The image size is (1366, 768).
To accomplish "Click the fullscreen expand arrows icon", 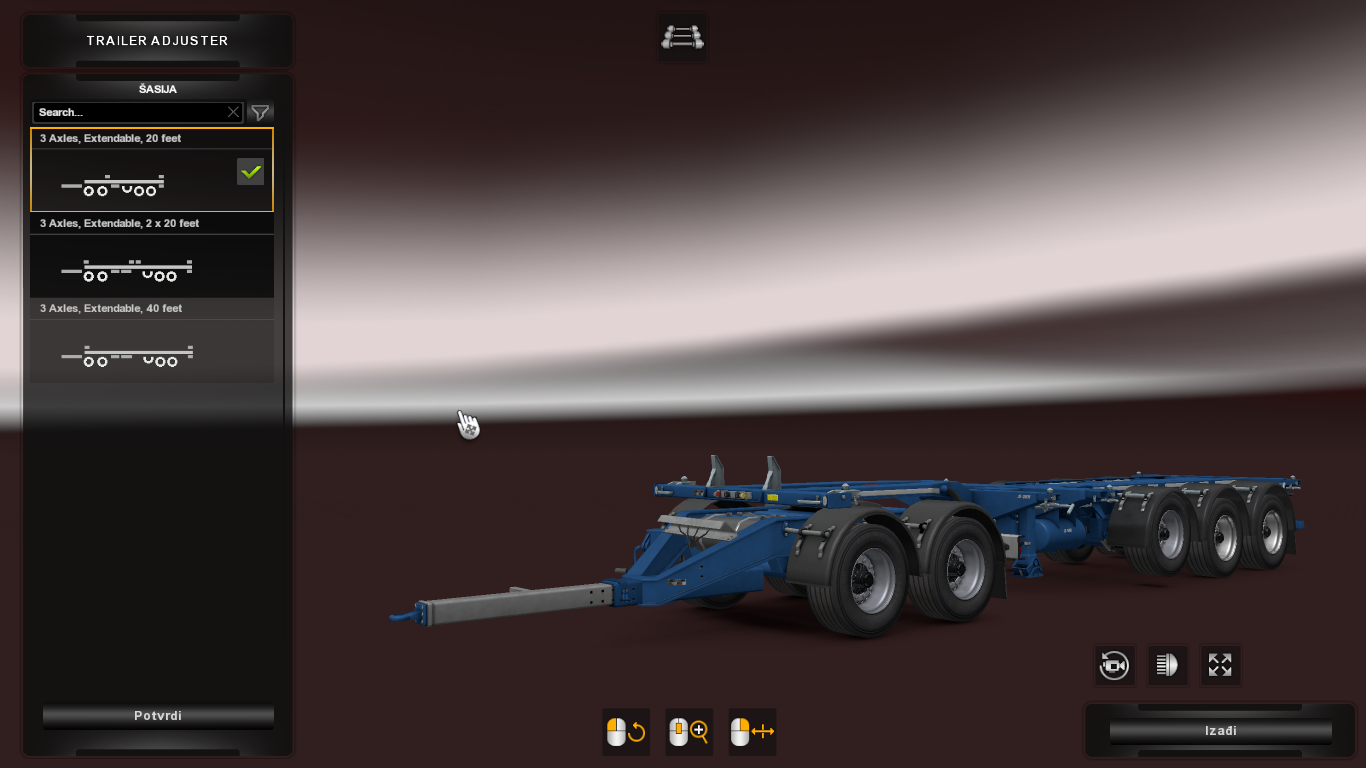I will point(1220,665).
